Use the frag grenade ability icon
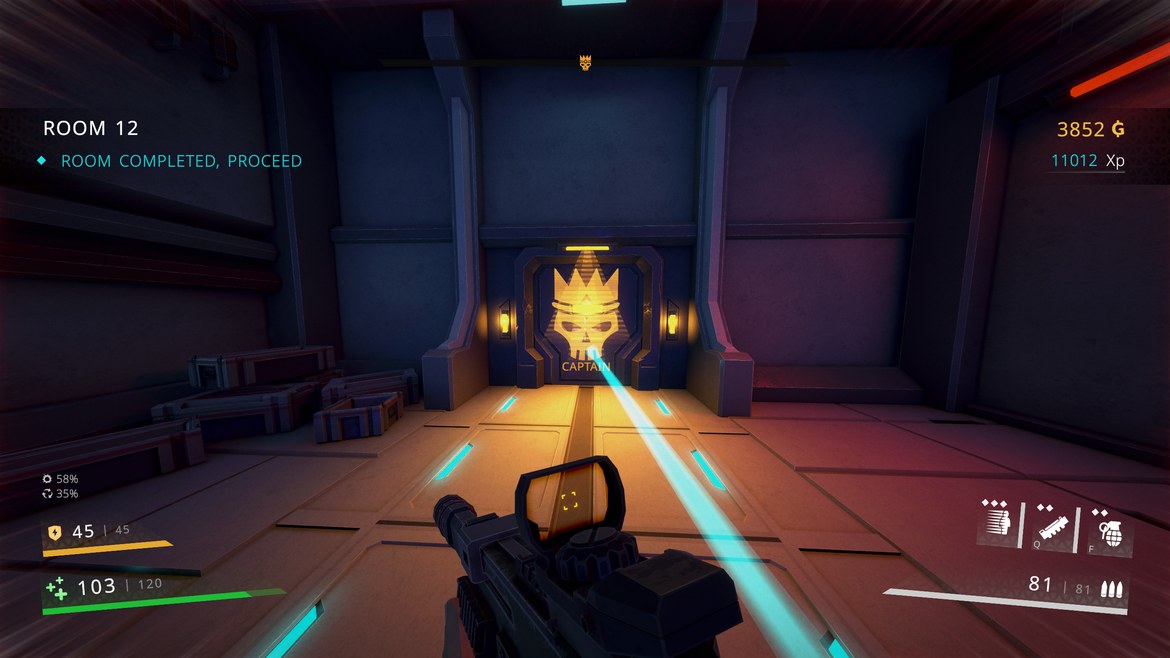 [1110, 527]
